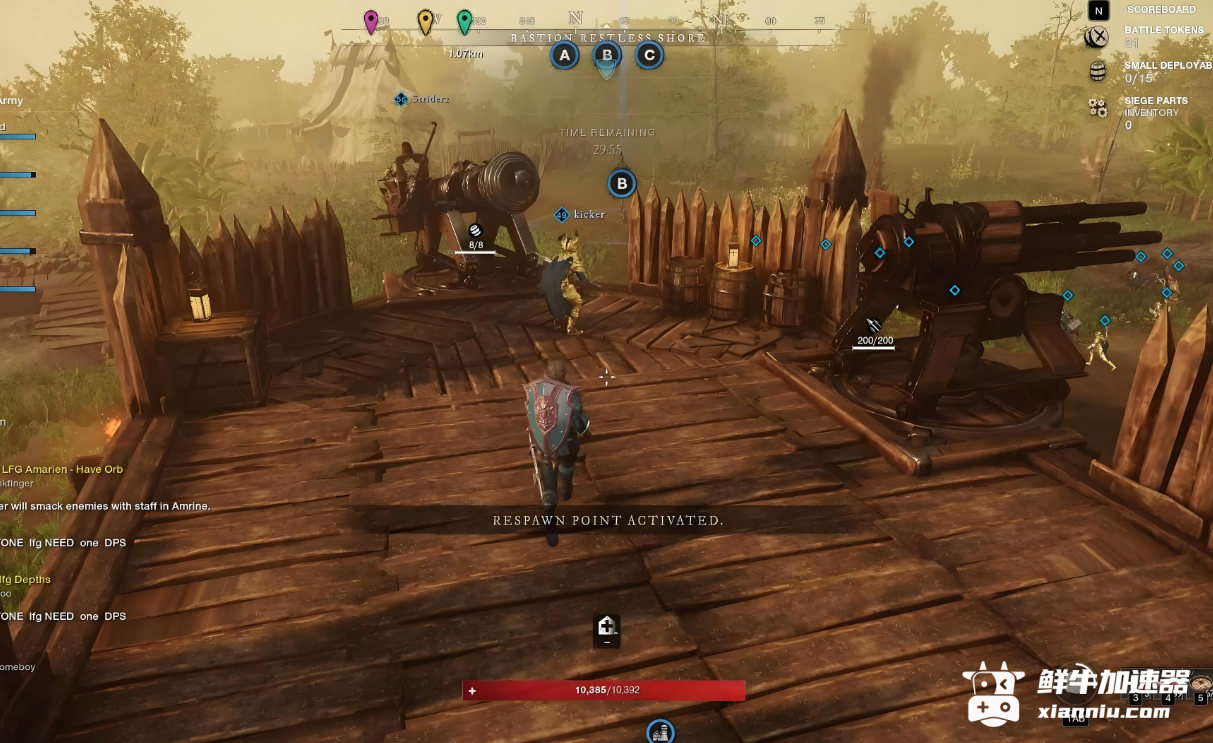Viewport: 1213px width, 743px height.
Task: Click the Siege Parts gears icon
Action: coord(1098,106)
